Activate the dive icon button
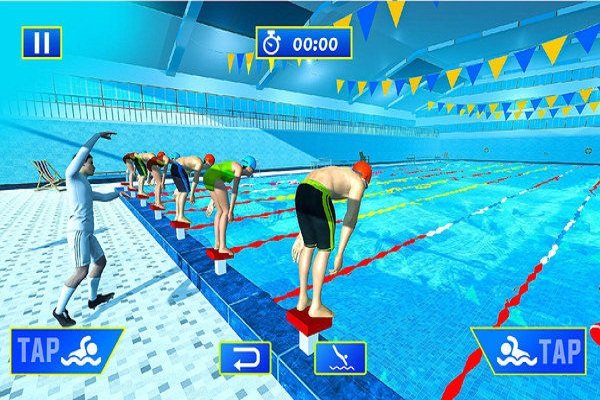This screenshot has width=600, height=400. coord(340,357)
